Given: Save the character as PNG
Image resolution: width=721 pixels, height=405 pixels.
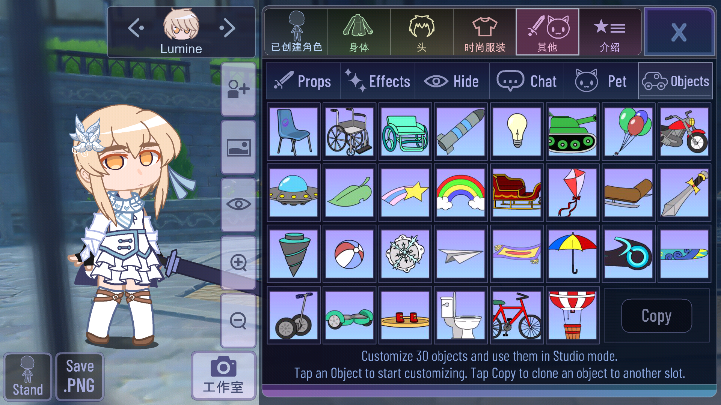Looking at the screenshot, I should point(79,375).
